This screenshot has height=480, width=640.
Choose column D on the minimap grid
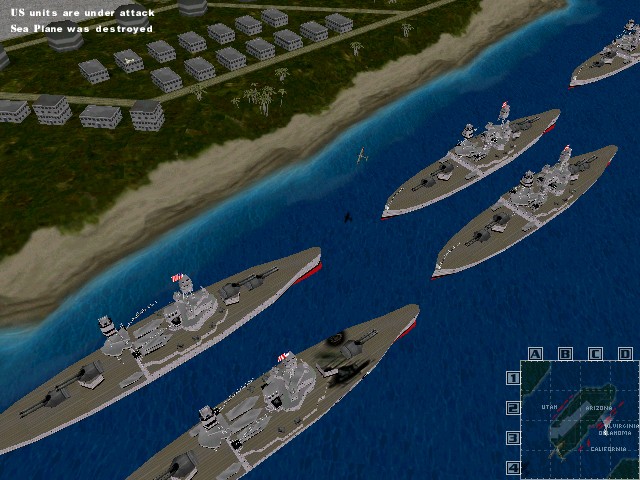pyautogui.click(x=625, y=353)
